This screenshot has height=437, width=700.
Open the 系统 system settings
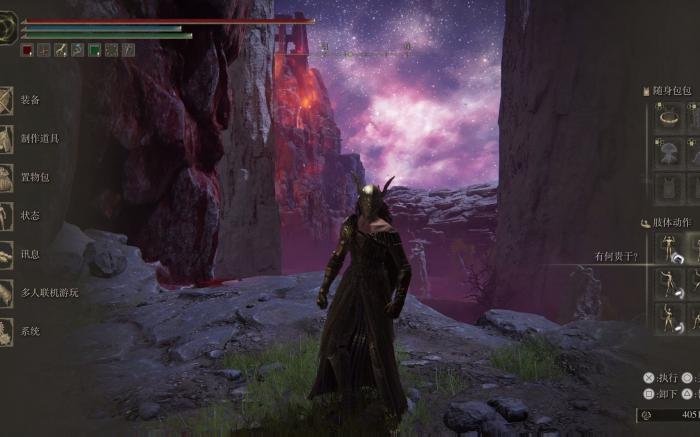(x=29, y=331)
